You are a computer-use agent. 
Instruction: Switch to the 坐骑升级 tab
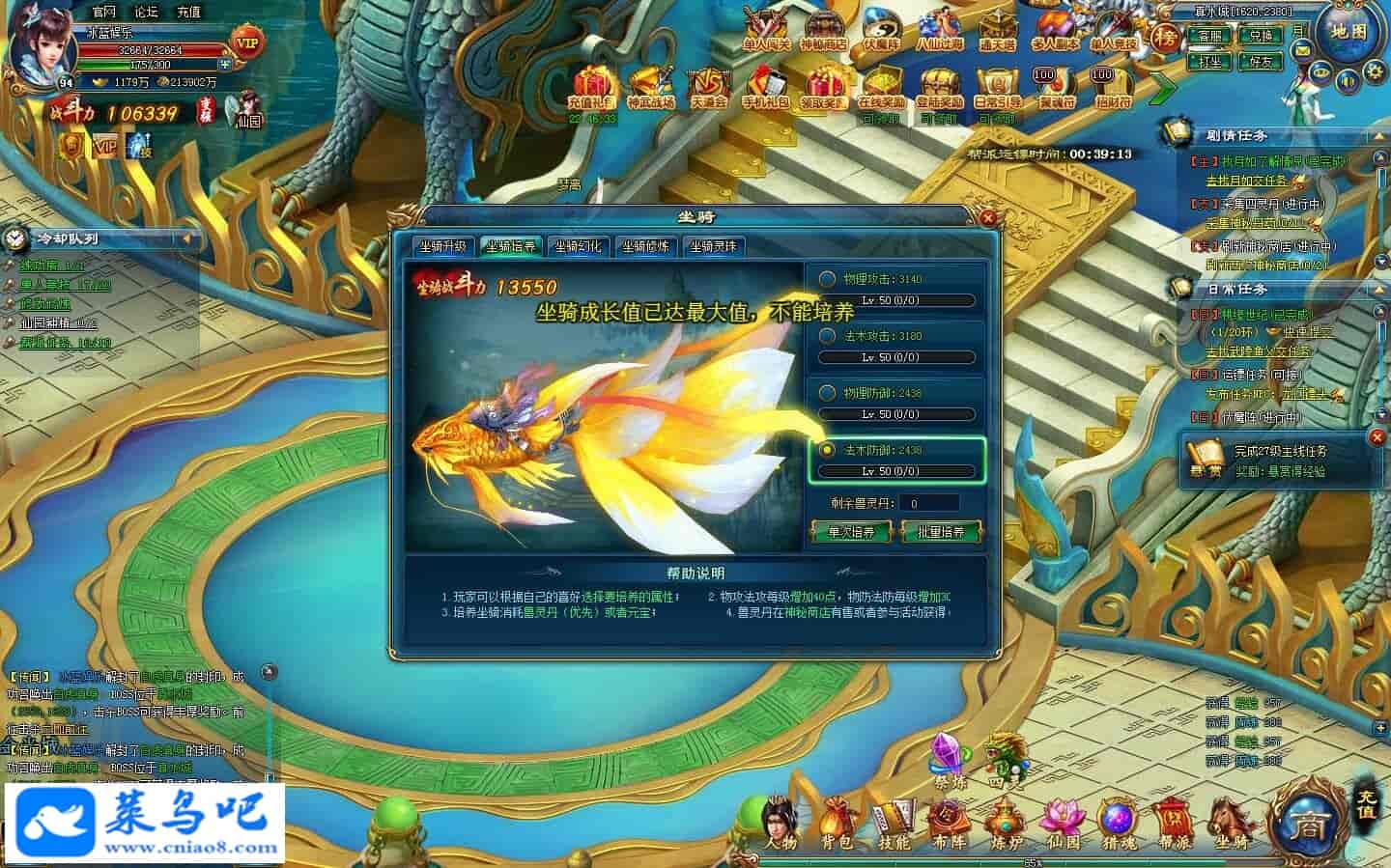pos(442,246)
